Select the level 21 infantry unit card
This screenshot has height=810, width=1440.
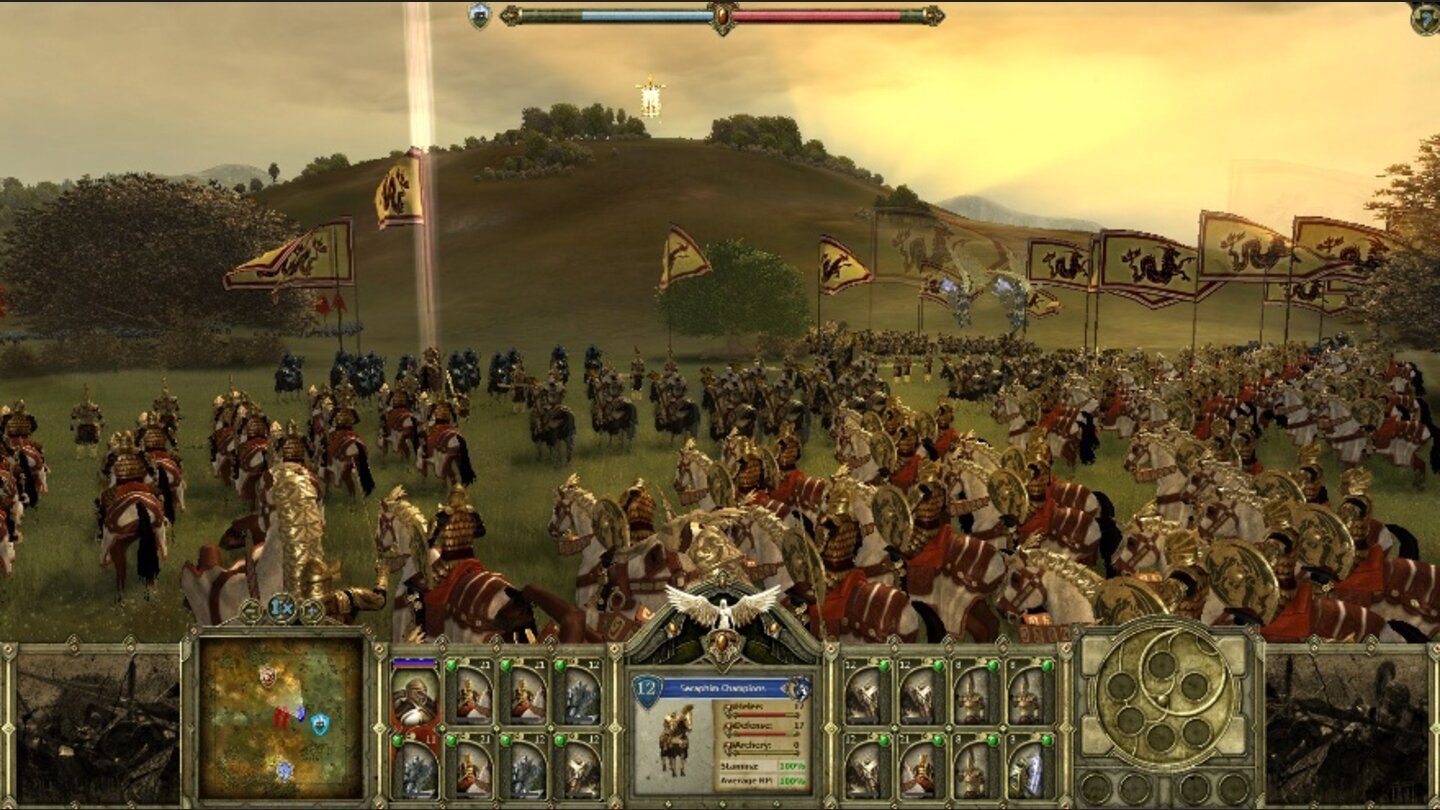click(x=471, y=767)
